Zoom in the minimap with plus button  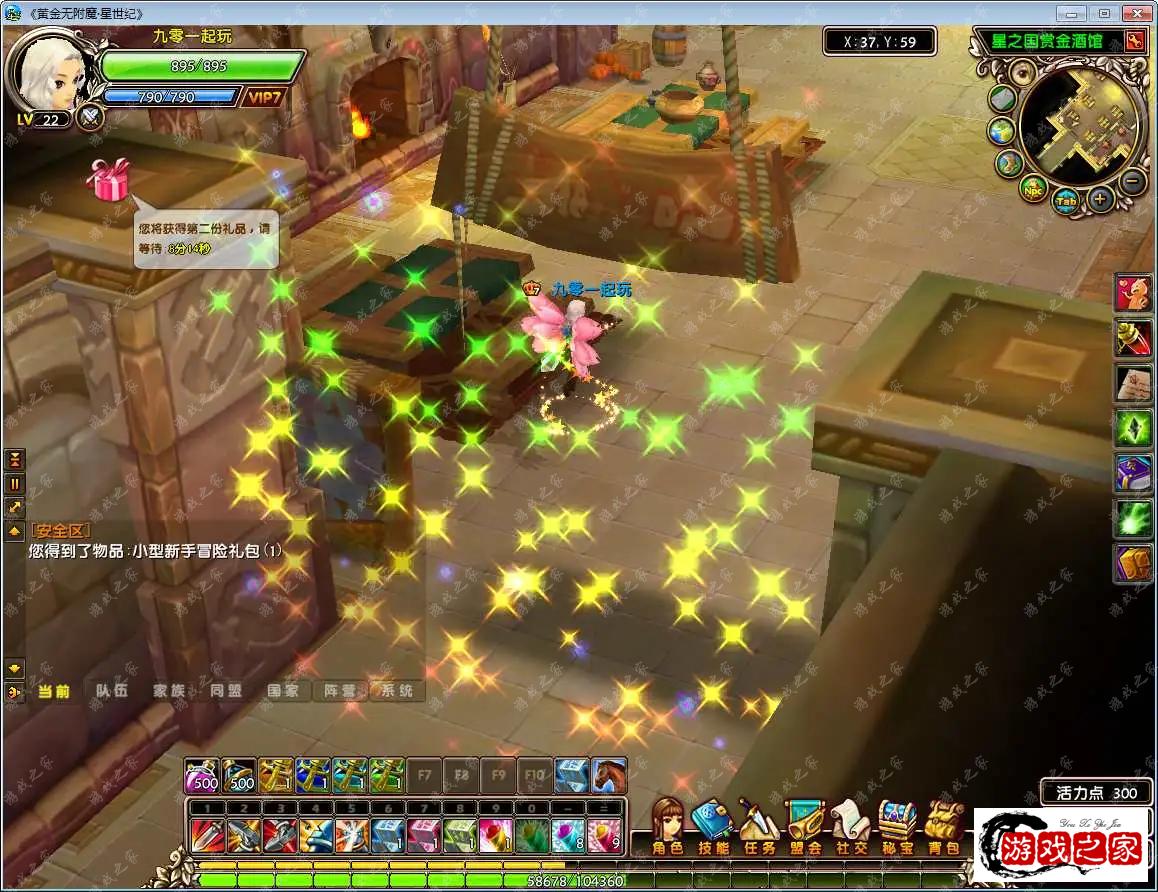[x=1100, y=199]
